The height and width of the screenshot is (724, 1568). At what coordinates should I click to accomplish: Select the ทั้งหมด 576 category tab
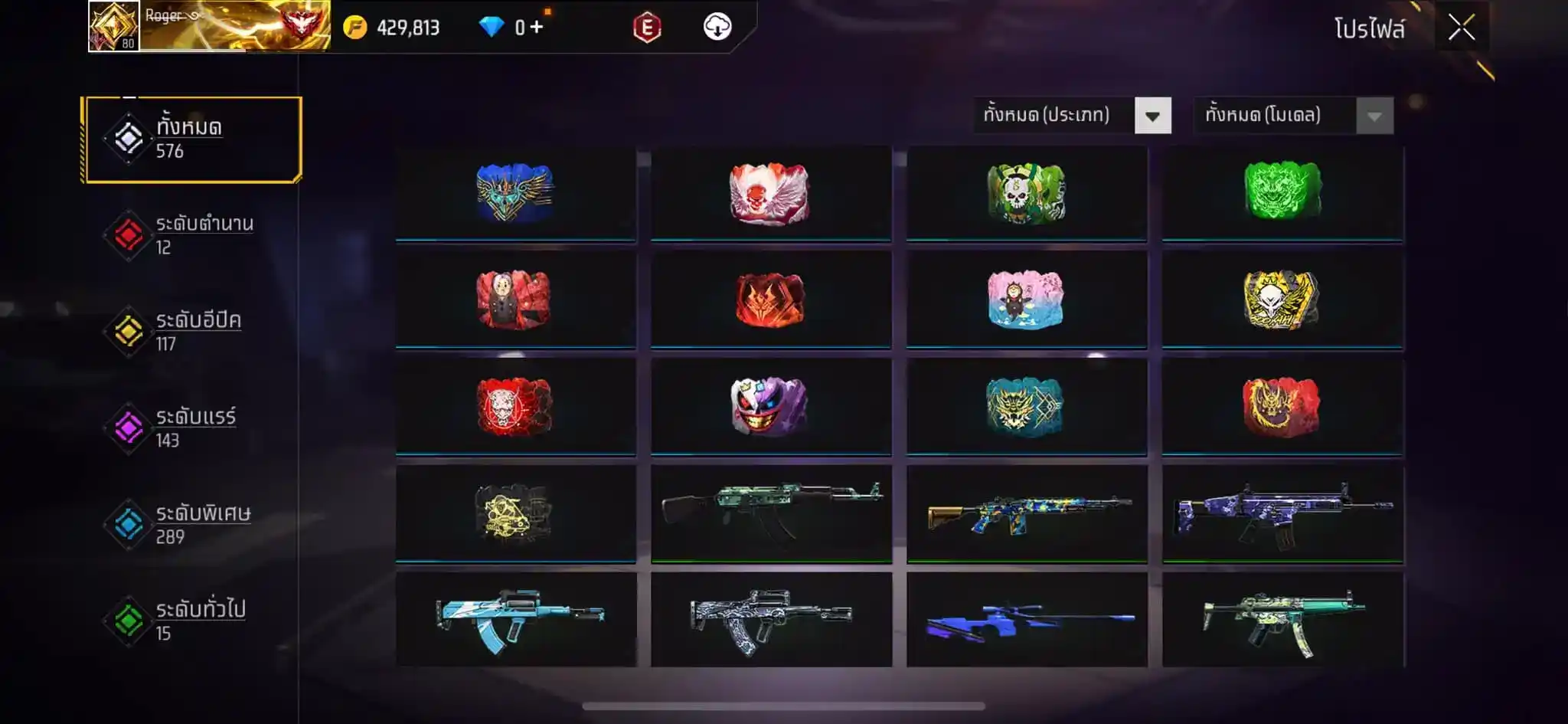192,139
